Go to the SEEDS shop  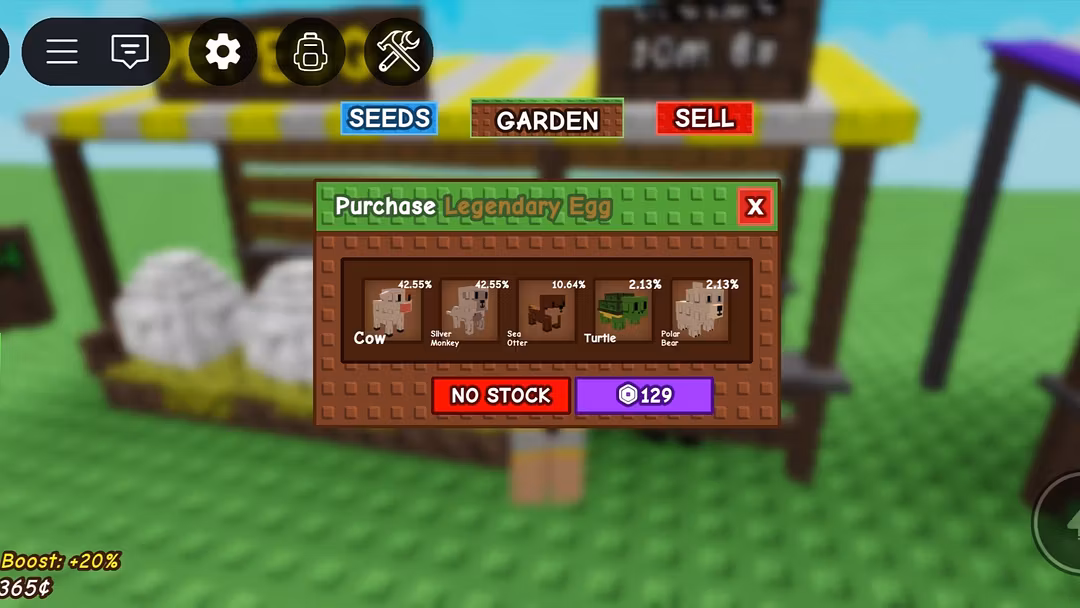[389, 118]
